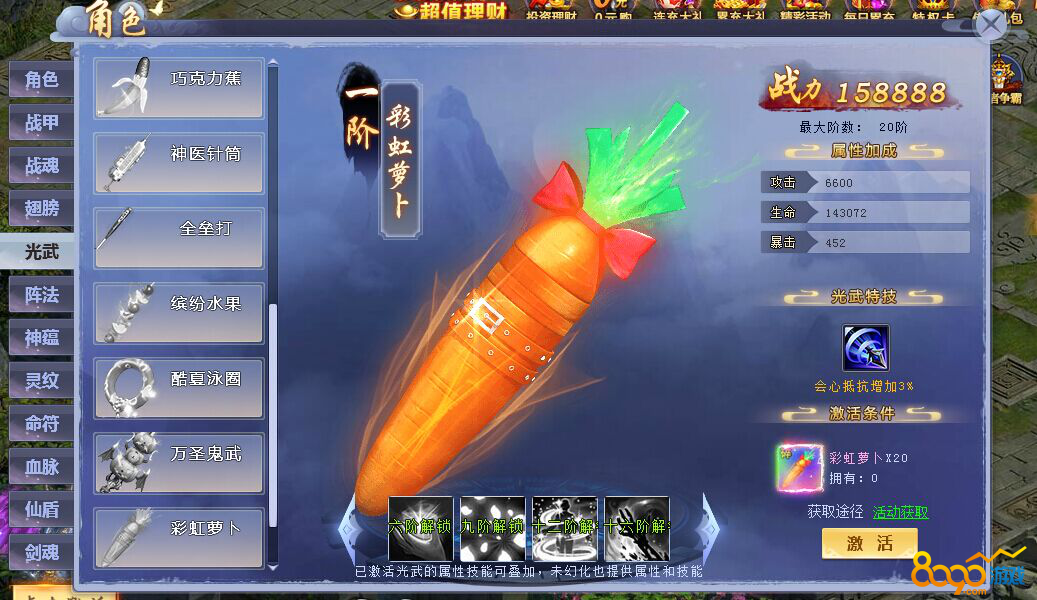Viewport: 1037px width, 600px height.
Task: Select the 万圣鬼武 weapon entry
Action: (180, 463)
